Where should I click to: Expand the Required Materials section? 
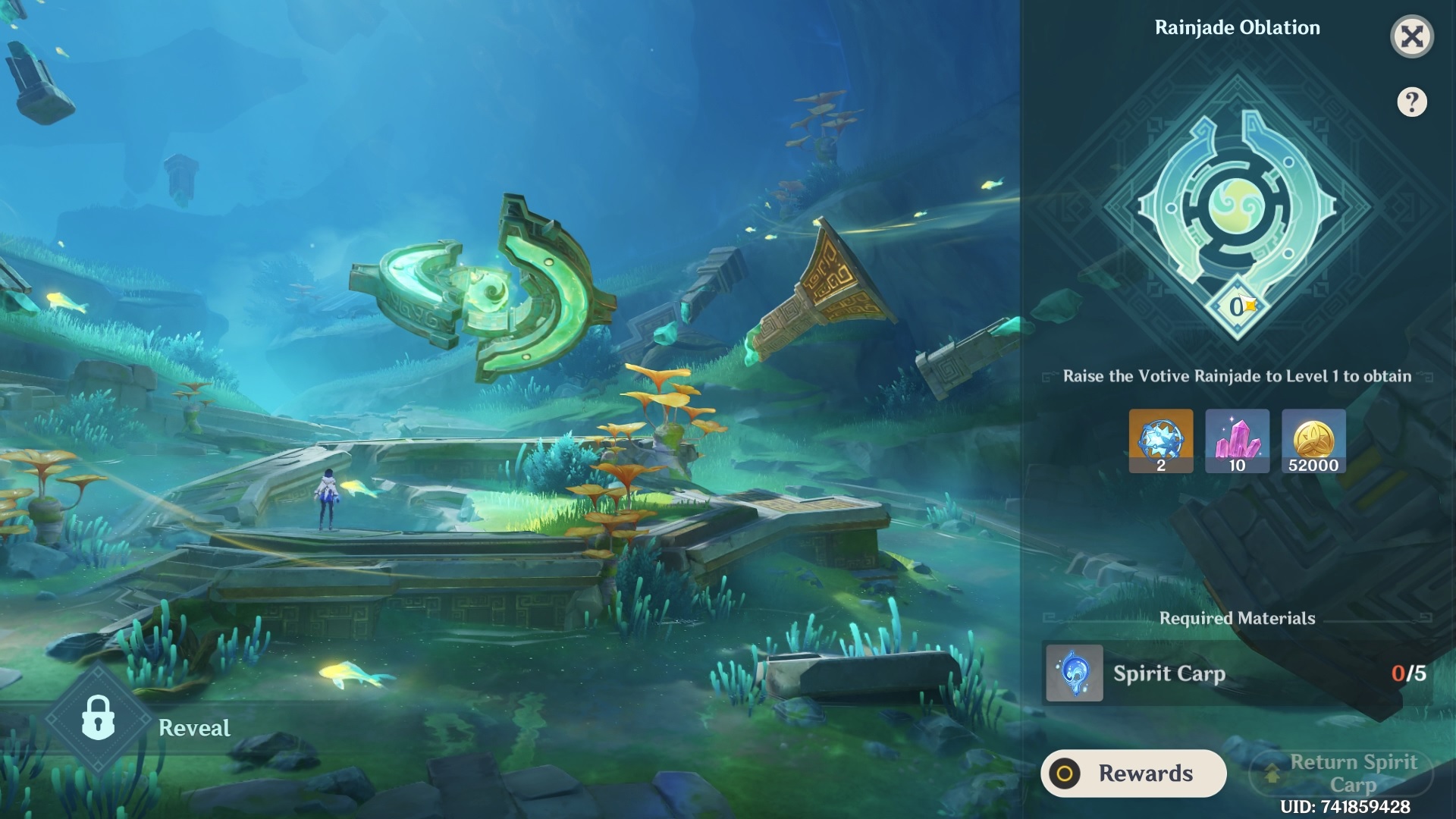[x=1238, y=618]
